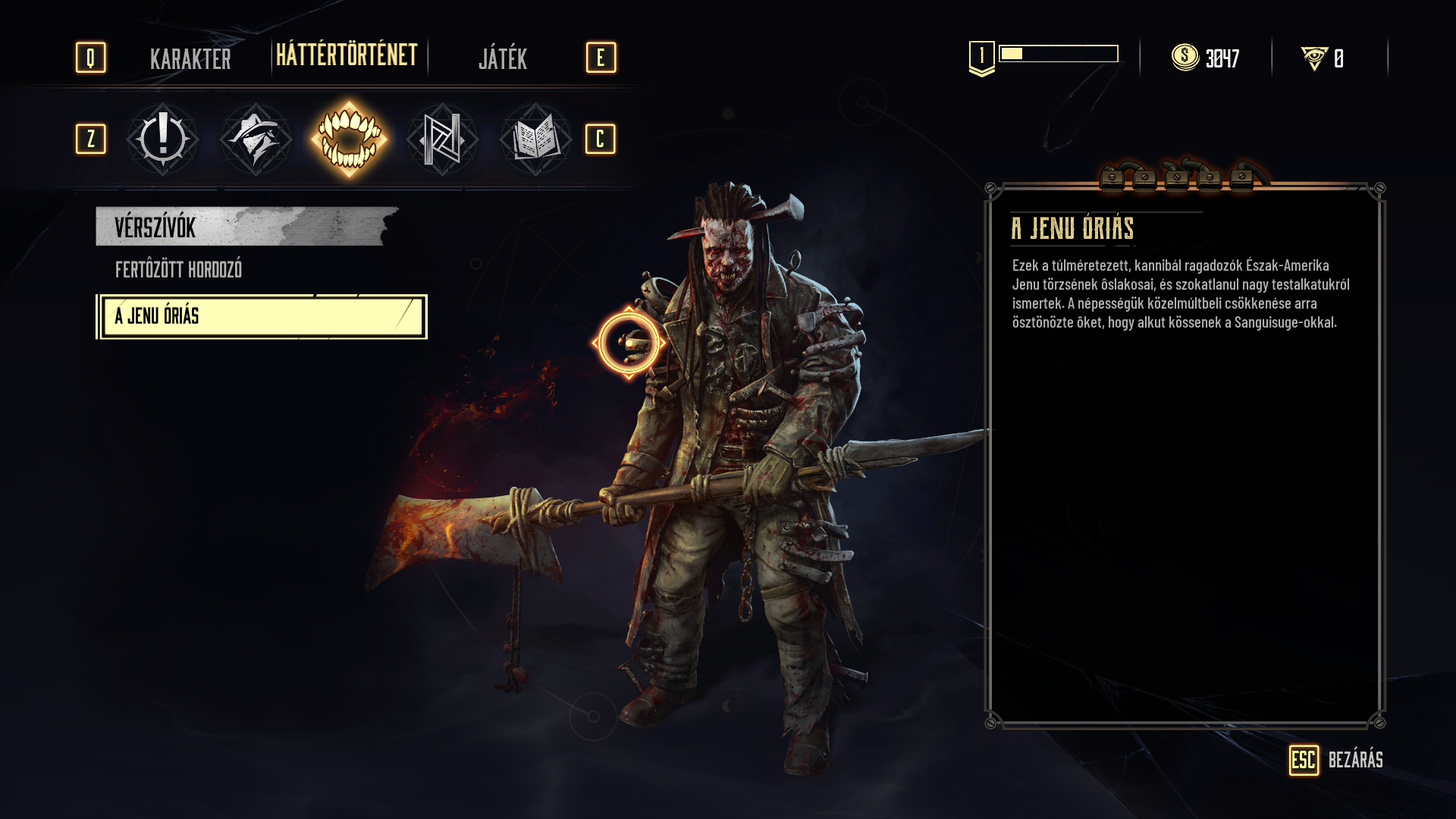The image size is (1456, 819).
Task: Select the Fertőzött Hordozó entry
Action: (x=178, y=270)
